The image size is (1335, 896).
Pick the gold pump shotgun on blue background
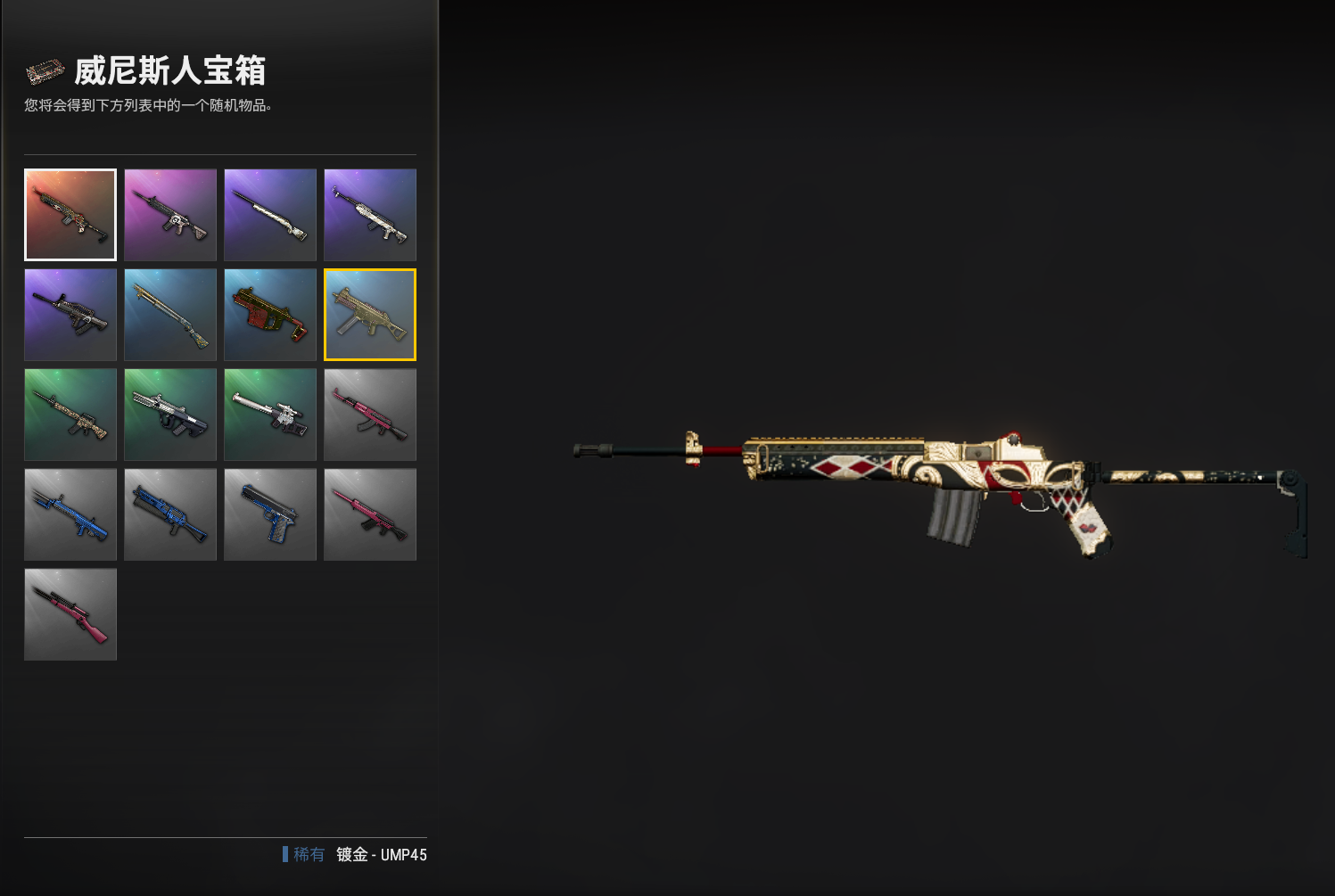(x=170, y=315)
